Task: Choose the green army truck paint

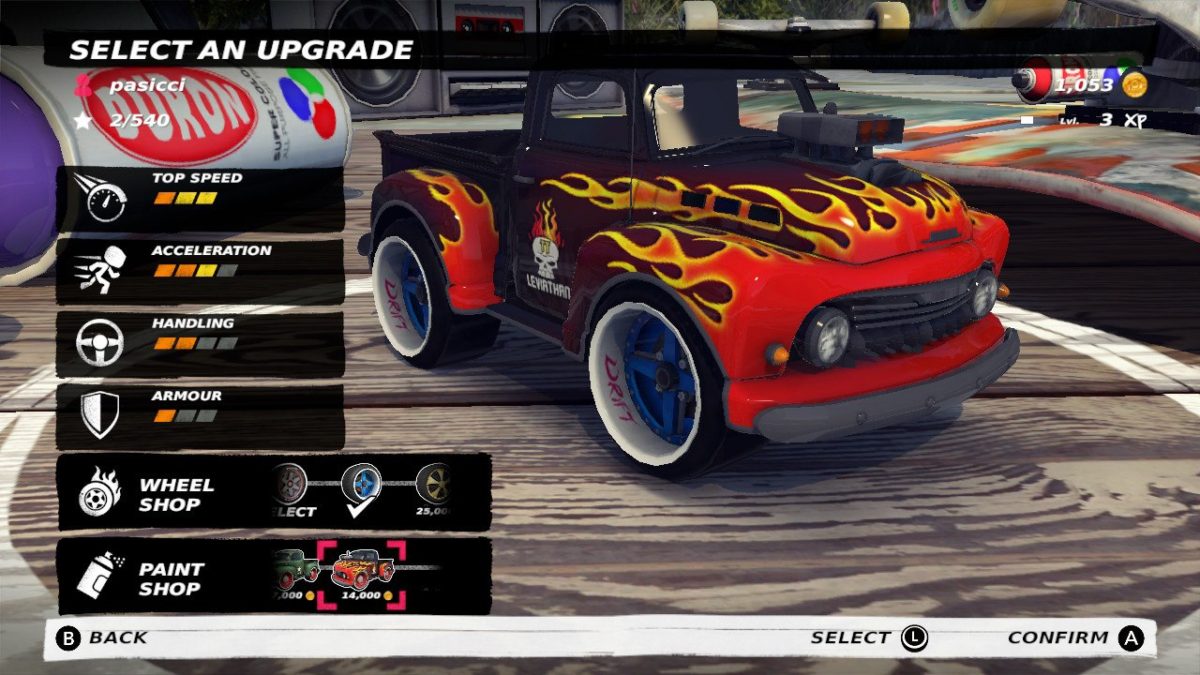Action: coord(296,570)
